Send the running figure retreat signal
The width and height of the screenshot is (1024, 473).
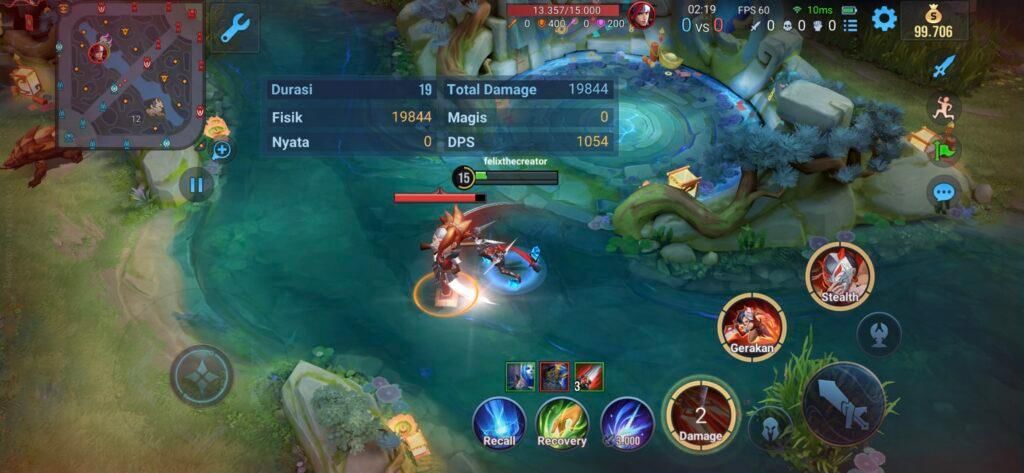[942, 107]
